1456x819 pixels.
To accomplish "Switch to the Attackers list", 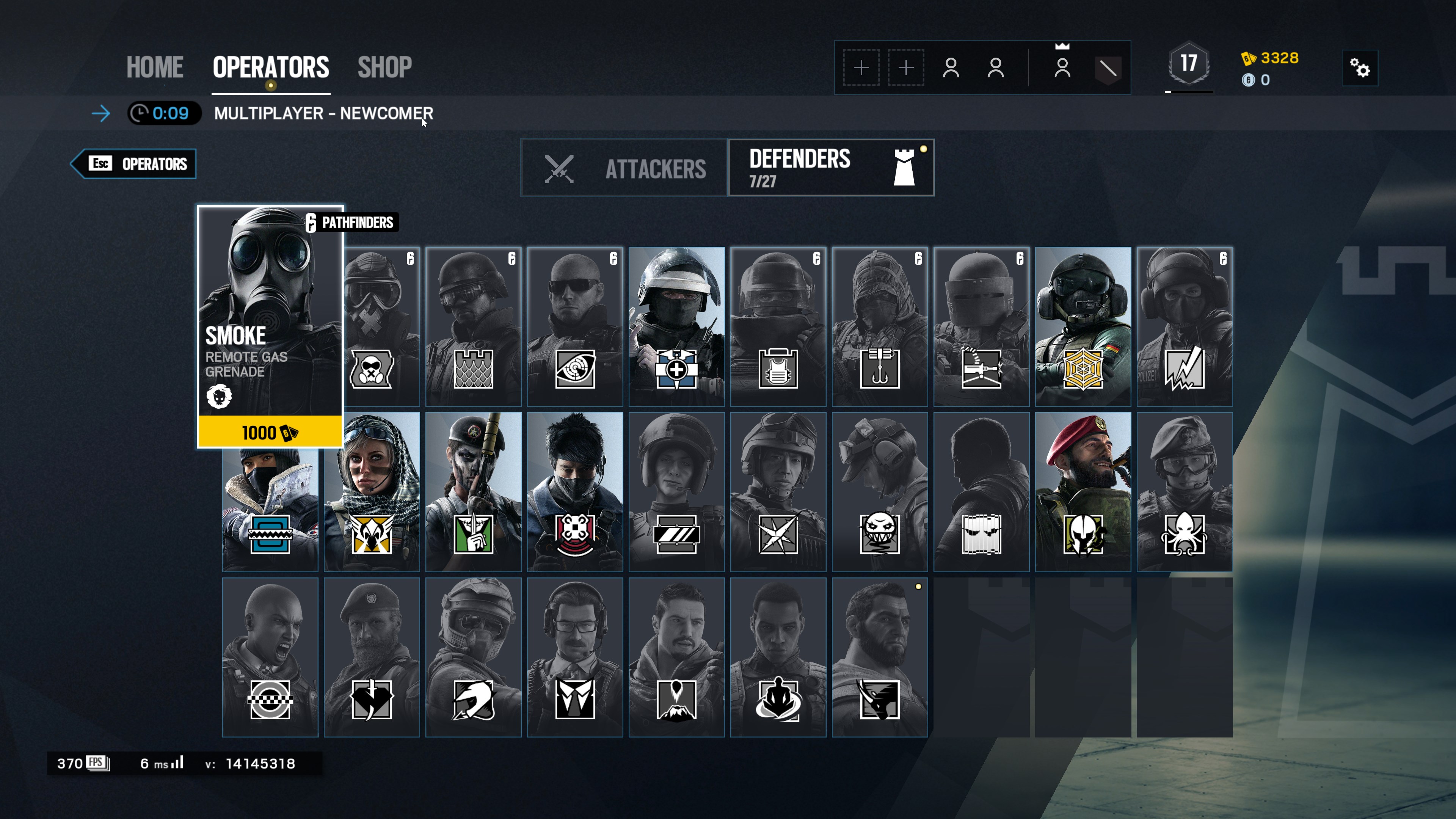I will (x=624, y=168).
